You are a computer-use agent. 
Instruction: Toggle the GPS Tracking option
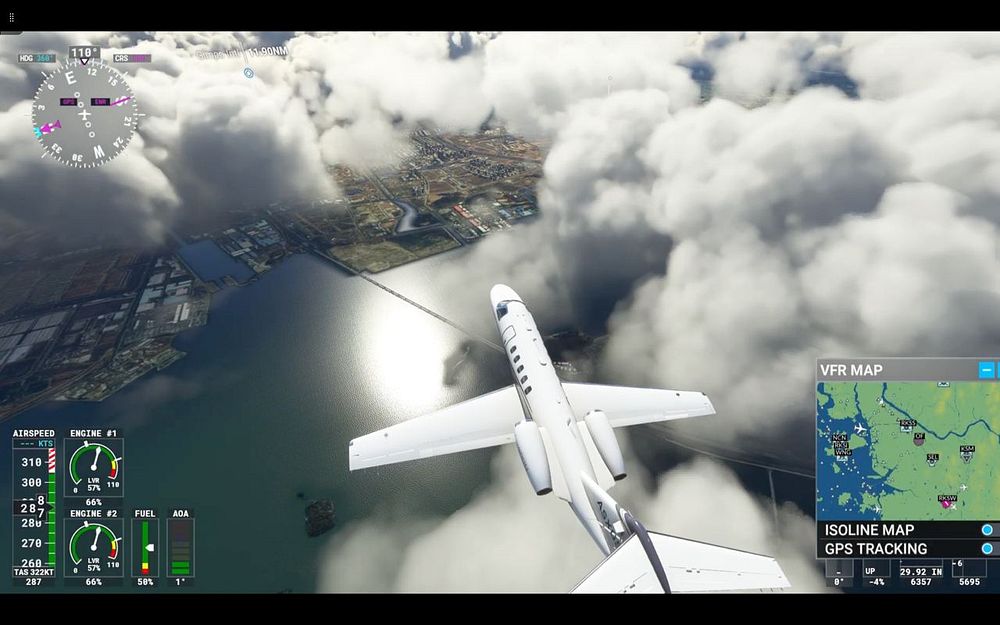[987, 549]
